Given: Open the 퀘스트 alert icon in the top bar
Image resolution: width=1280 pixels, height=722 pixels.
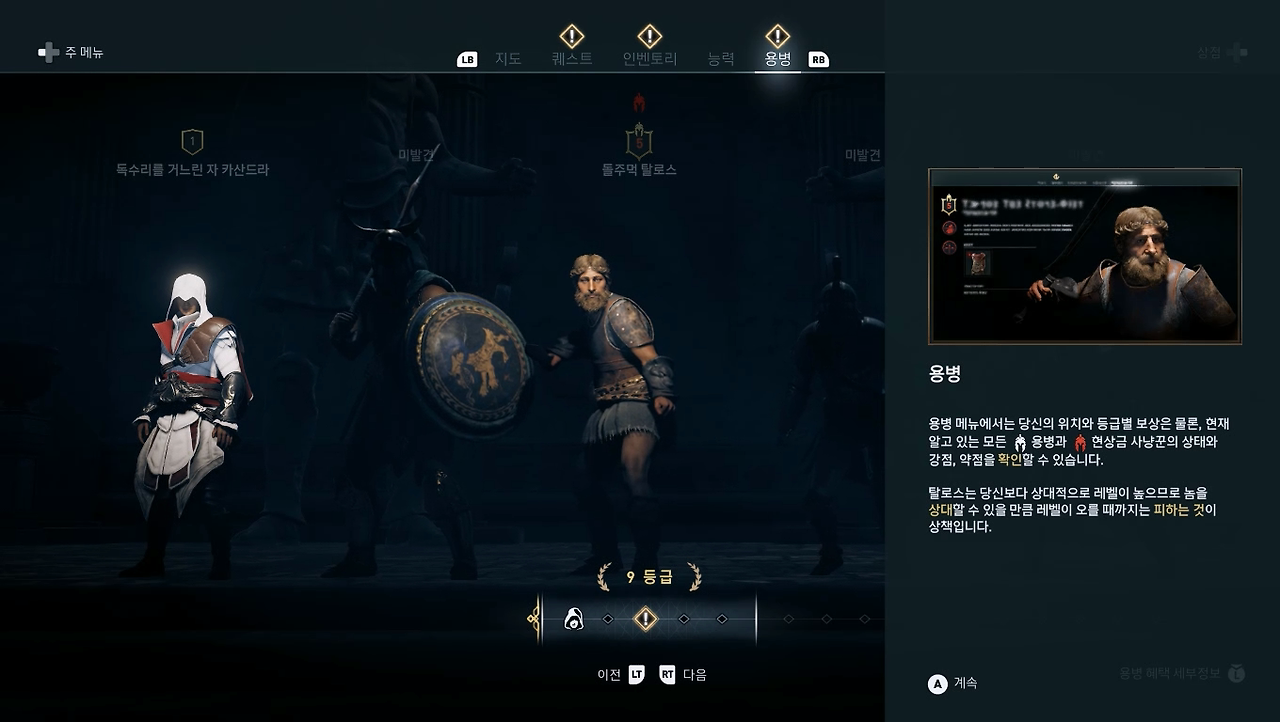Looking at the screenshot, I should click(x=570, y=38).
